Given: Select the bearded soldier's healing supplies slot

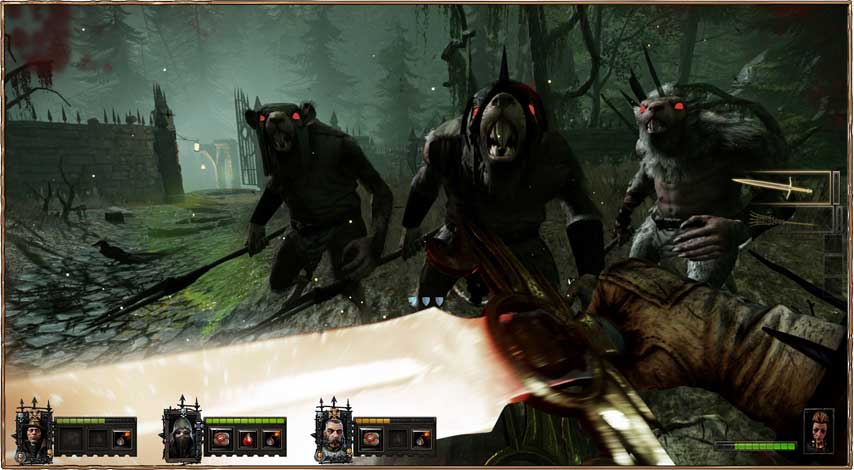Looking at the screenshot, I should point(371,439).
